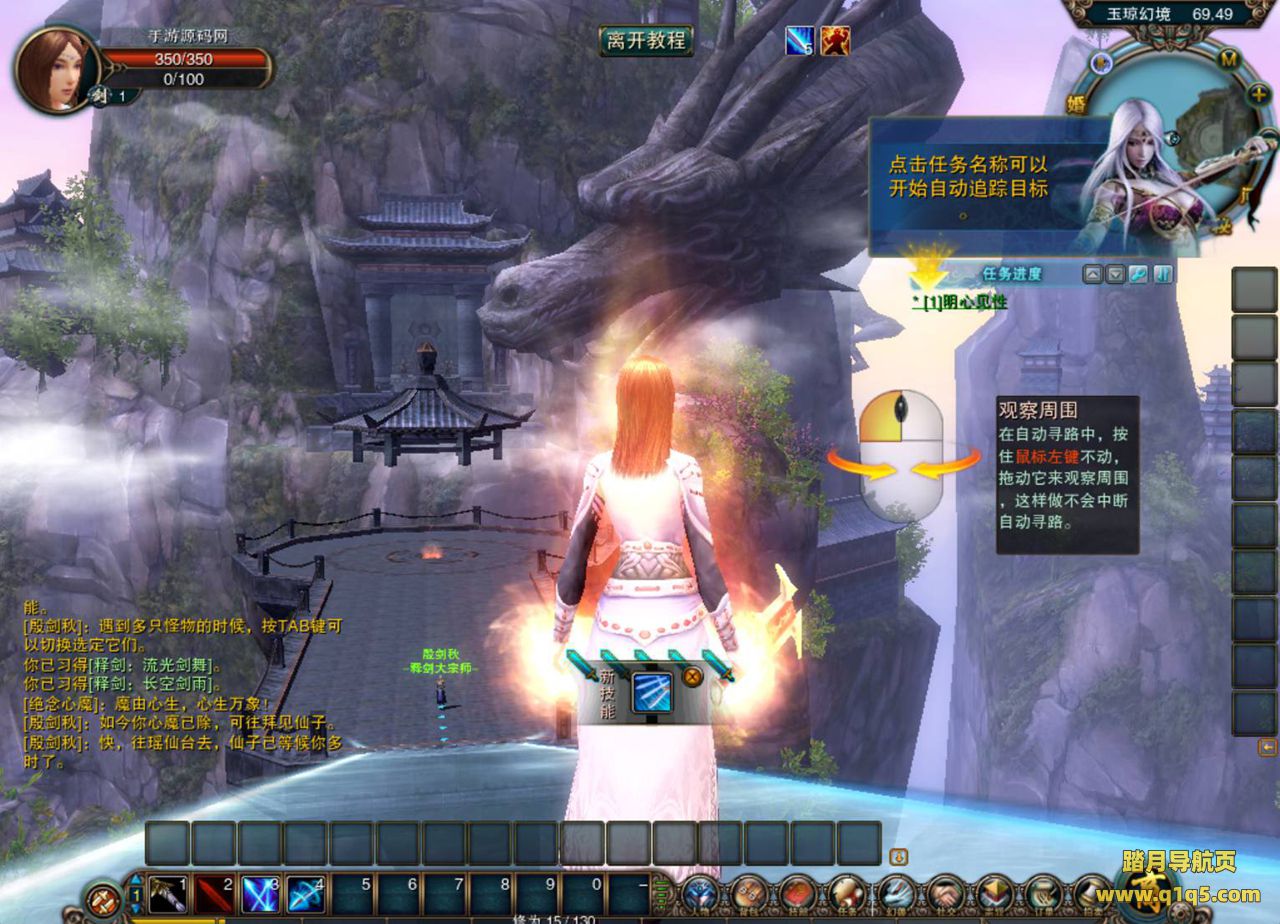Trigger the blue sword-rain skill in slot 4
This screenshot has height=924, width=1280.
pos(306,893)
